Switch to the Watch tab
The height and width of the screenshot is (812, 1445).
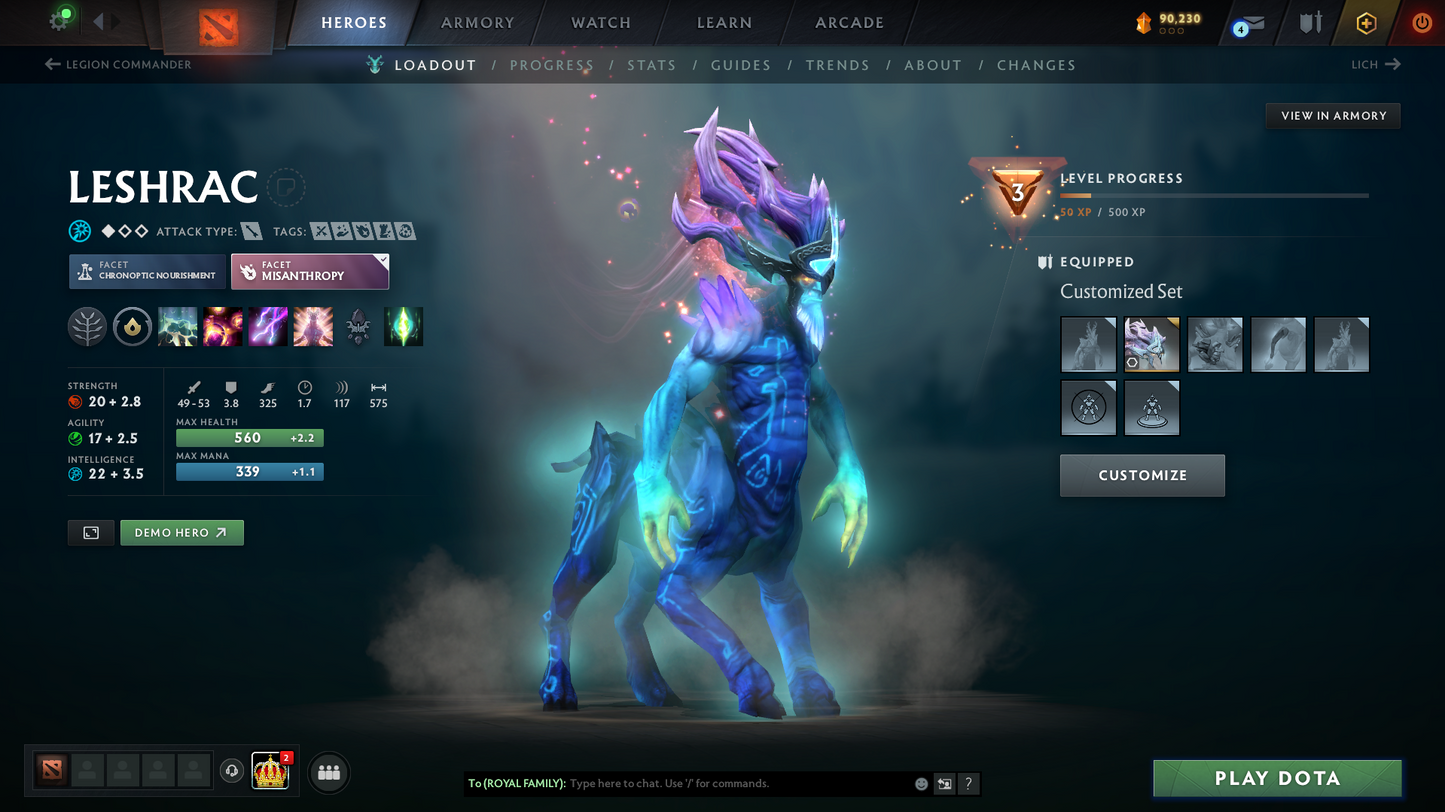tap(600, 22)
